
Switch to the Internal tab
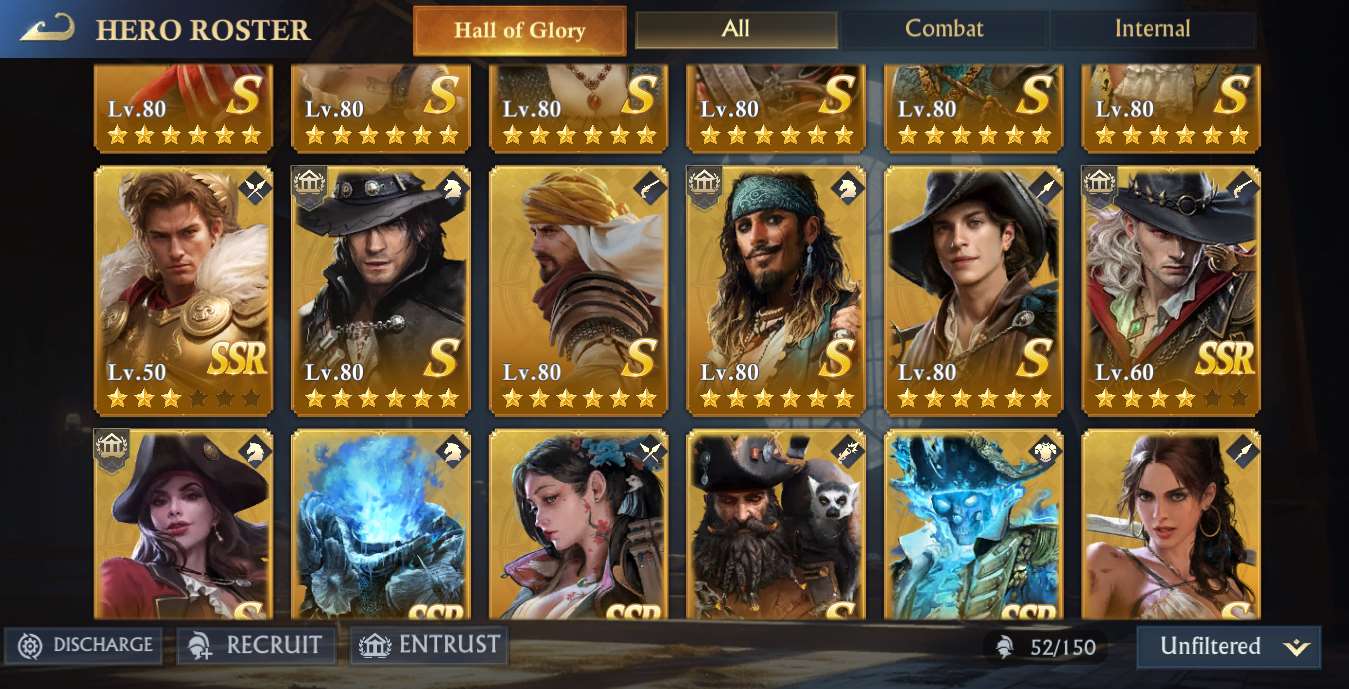point(1152,29)
